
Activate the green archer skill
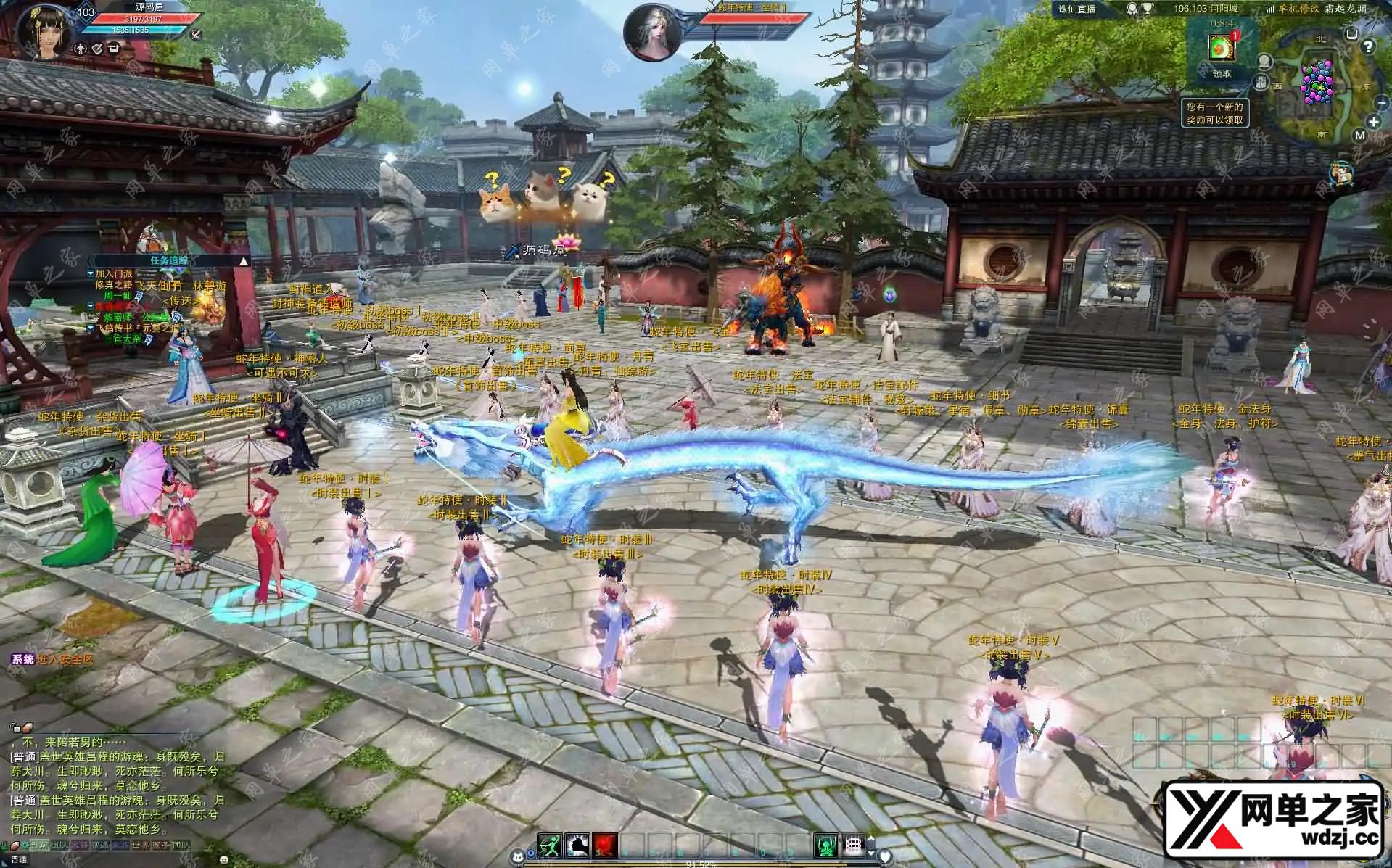[x=549, y=846]
